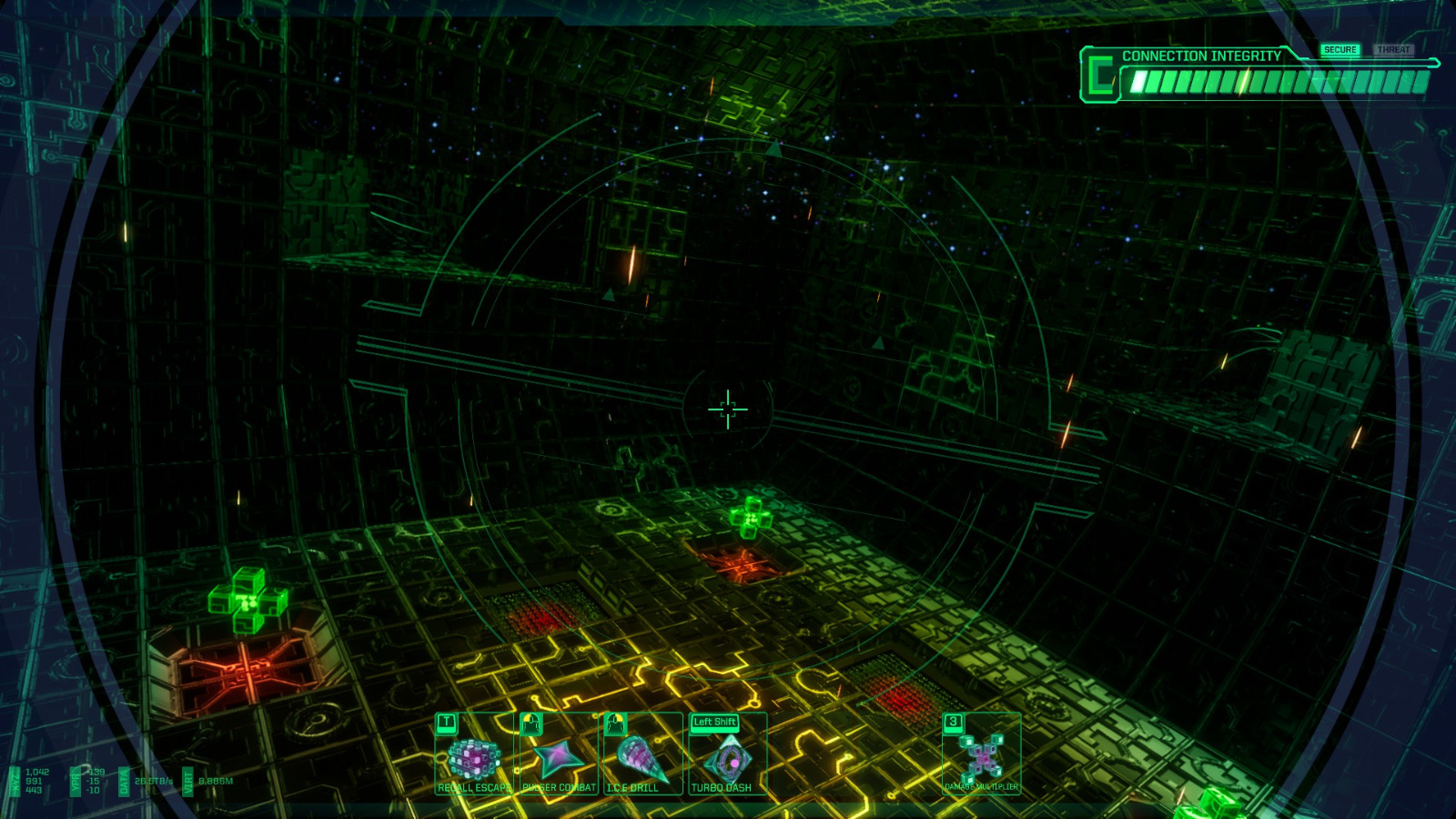Viewport: 1456px width, 819px height.
Task: Switch to the DATA throughput readout
Action: click(124, 781)
